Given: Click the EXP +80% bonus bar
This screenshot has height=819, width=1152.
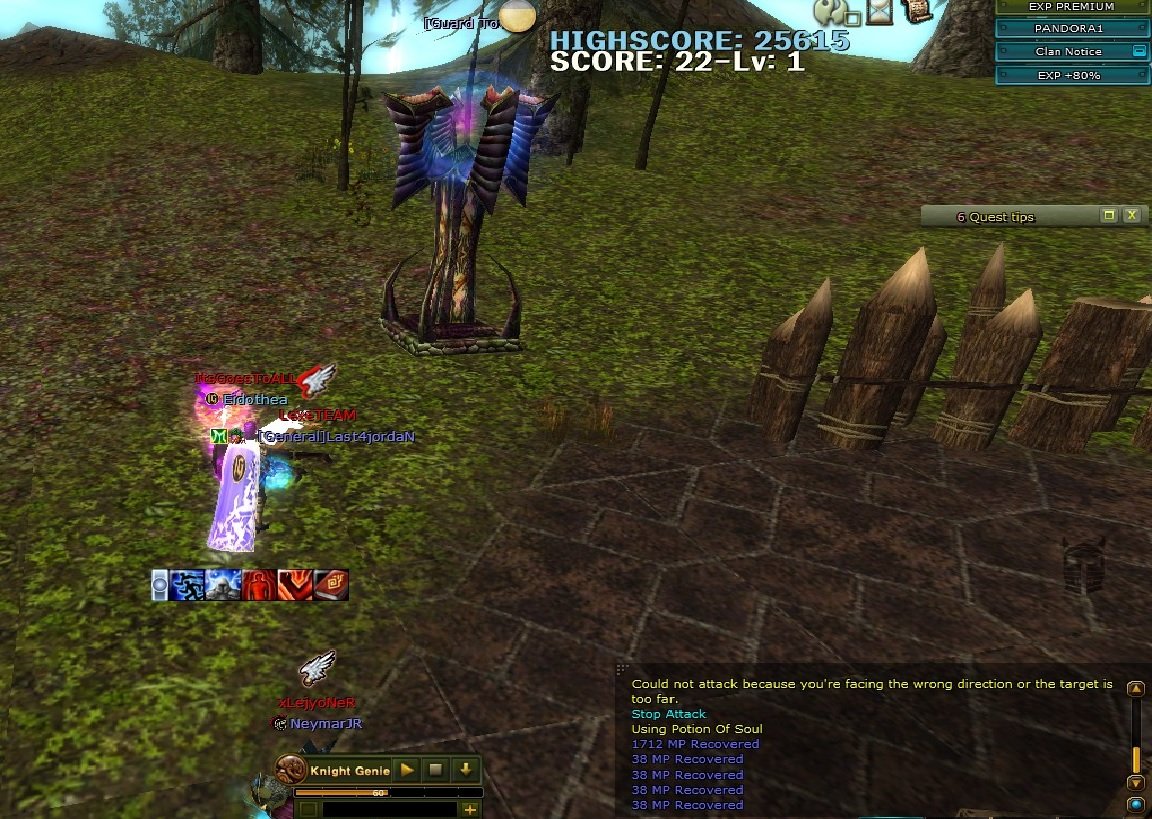Looking at the screenshot, I should [x=1070, y=75].
